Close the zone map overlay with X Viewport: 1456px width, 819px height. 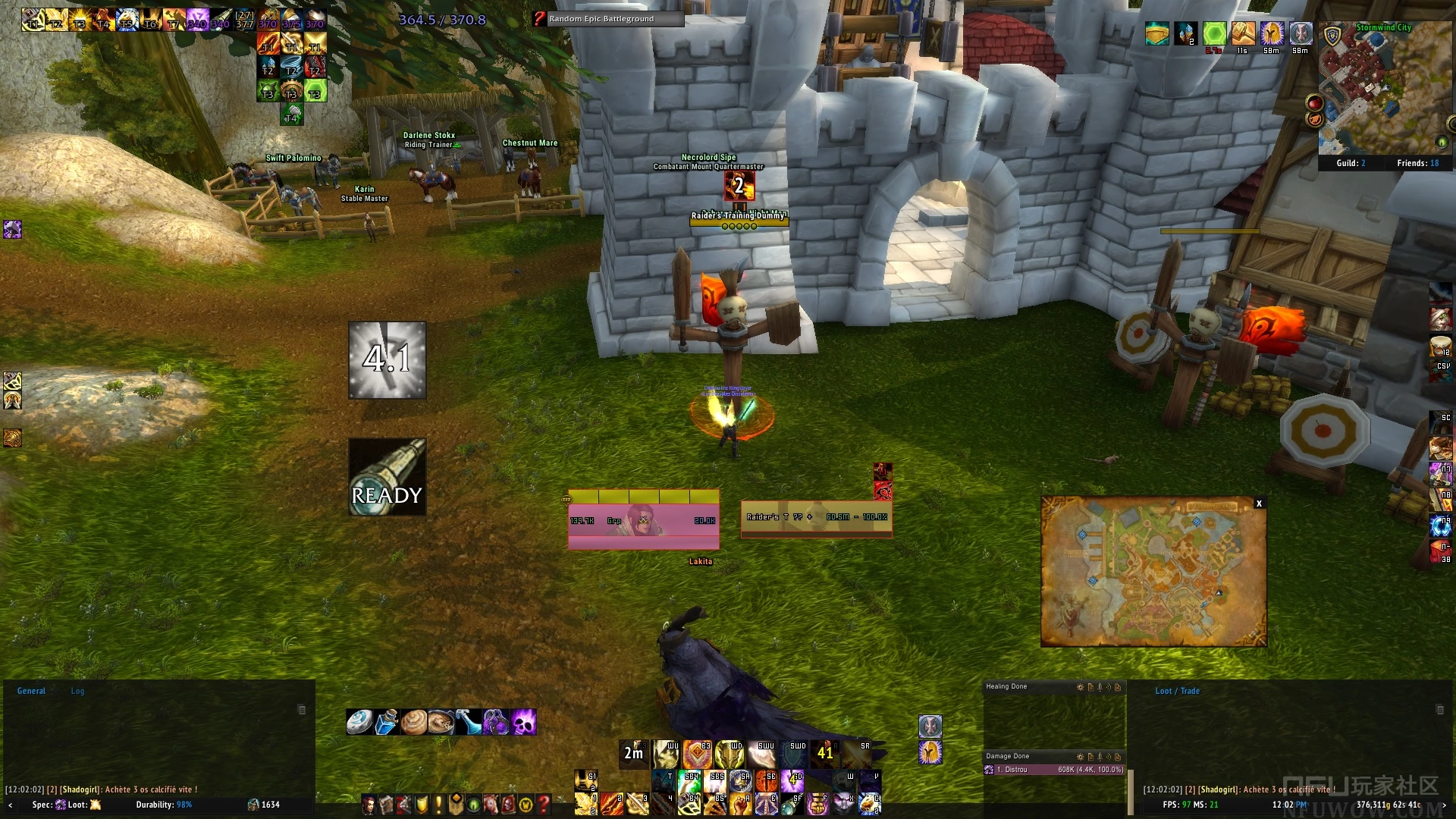tap(1259, 504)
